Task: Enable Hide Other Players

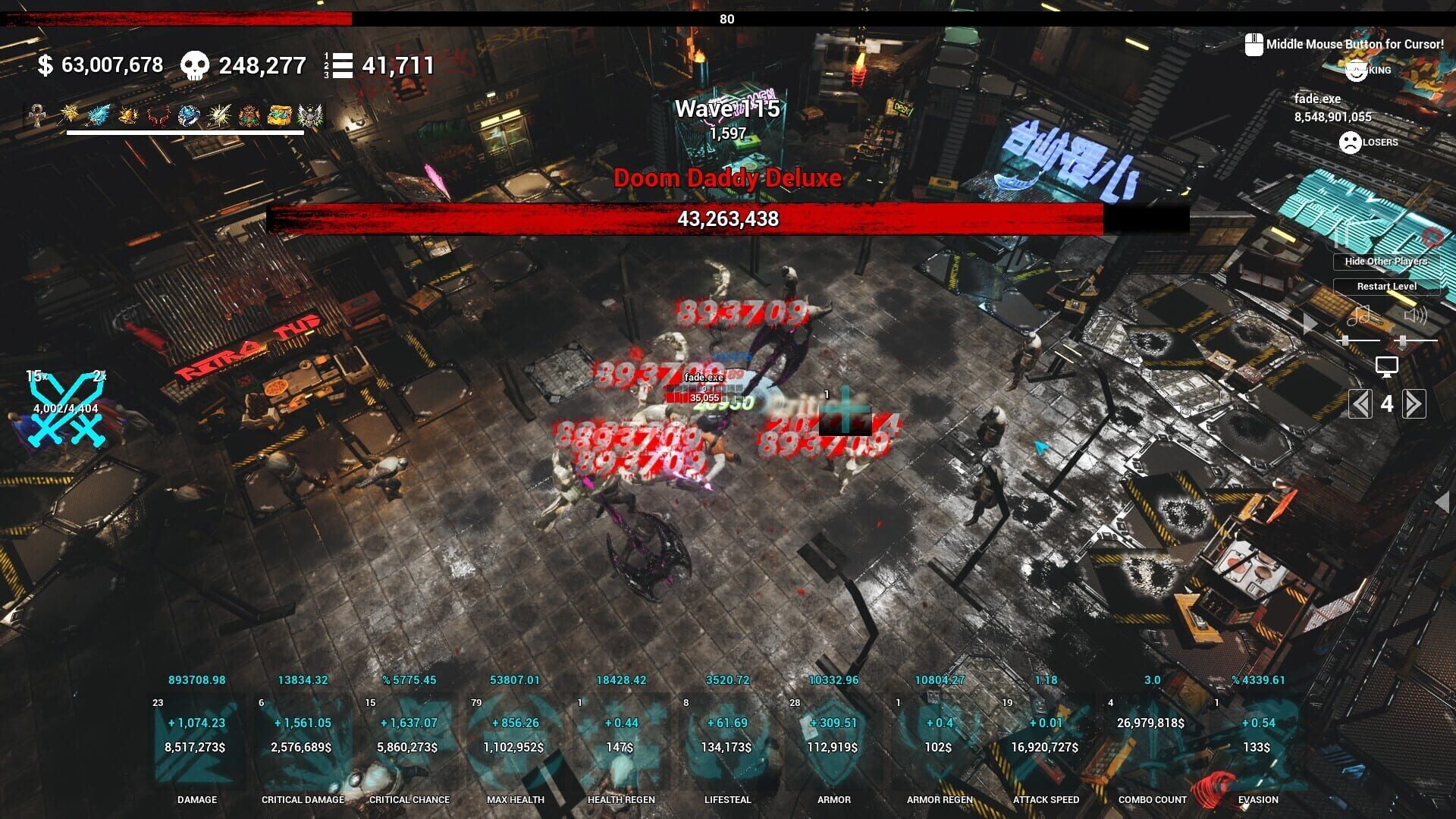Action: 1385,261
